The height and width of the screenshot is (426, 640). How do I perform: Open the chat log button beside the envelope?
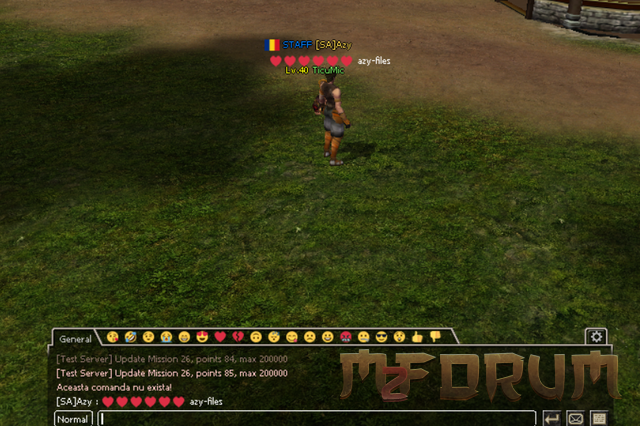point(599,418)
